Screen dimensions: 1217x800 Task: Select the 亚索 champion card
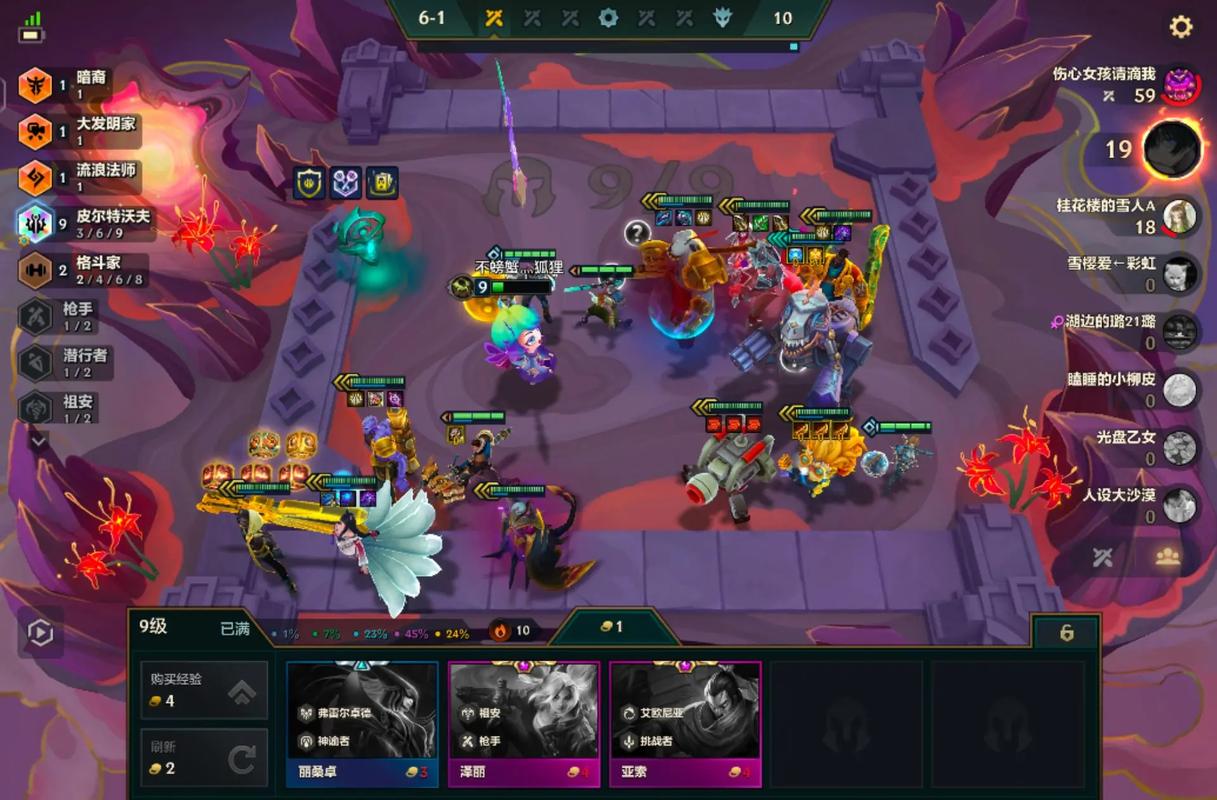click(685, 724)
